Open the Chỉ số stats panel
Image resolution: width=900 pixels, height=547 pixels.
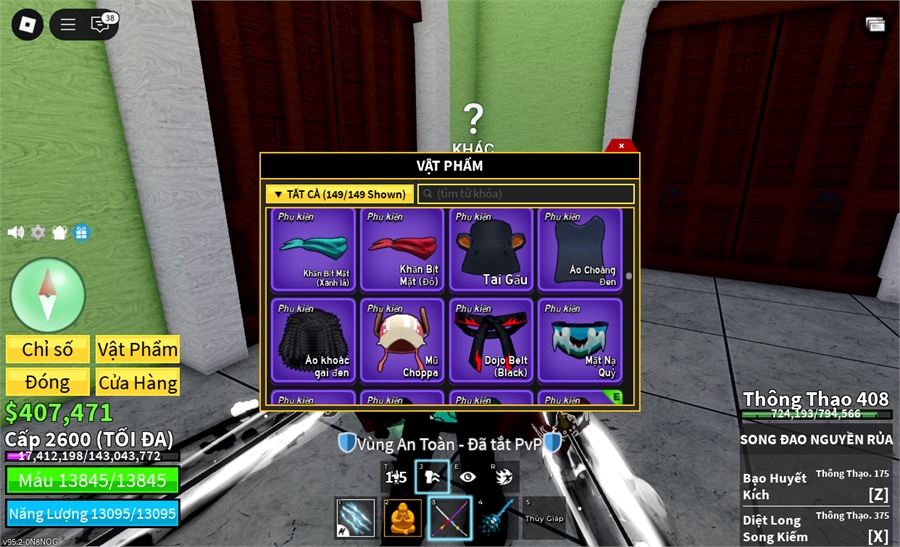48,349
